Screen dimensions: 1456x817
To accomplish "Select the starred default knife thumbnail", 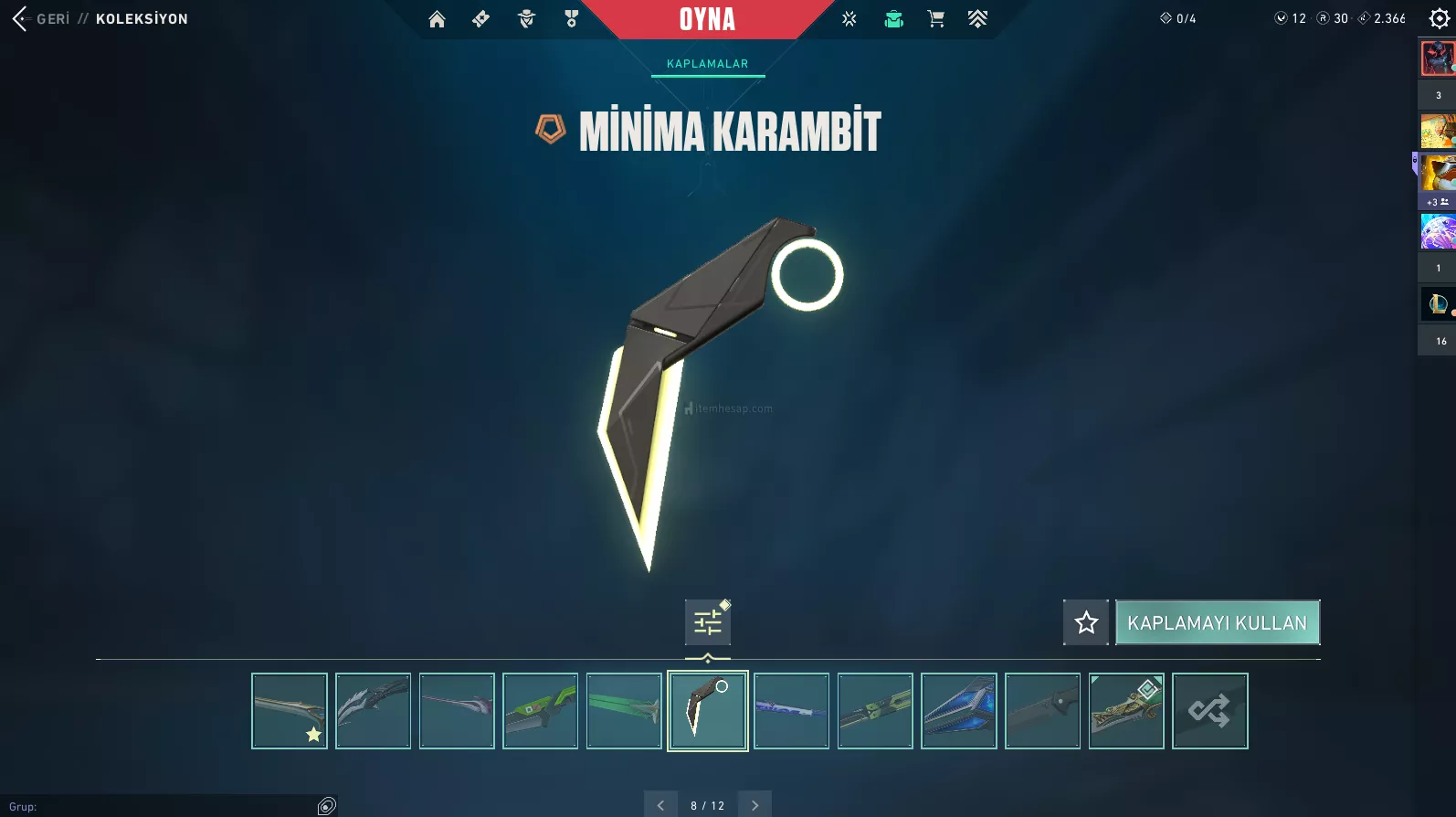I will click(x=290, y=711).
